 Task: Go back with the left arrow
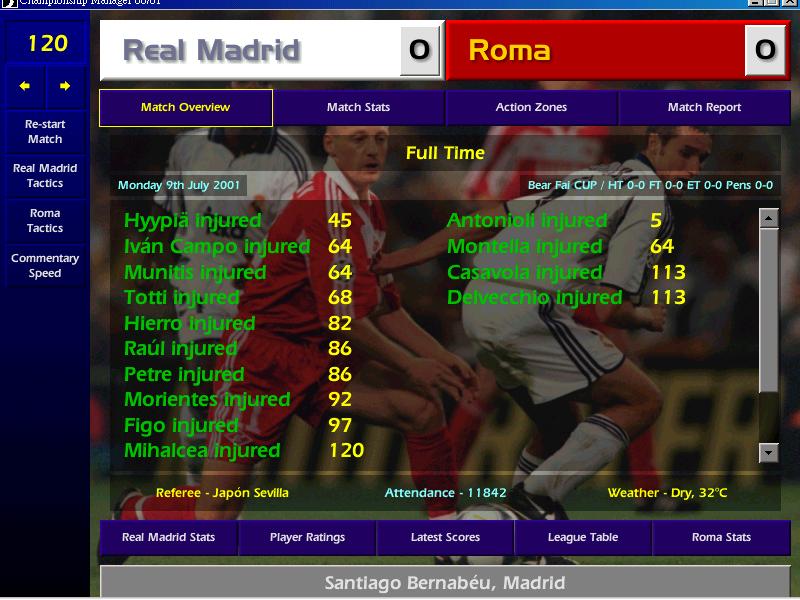25,87
